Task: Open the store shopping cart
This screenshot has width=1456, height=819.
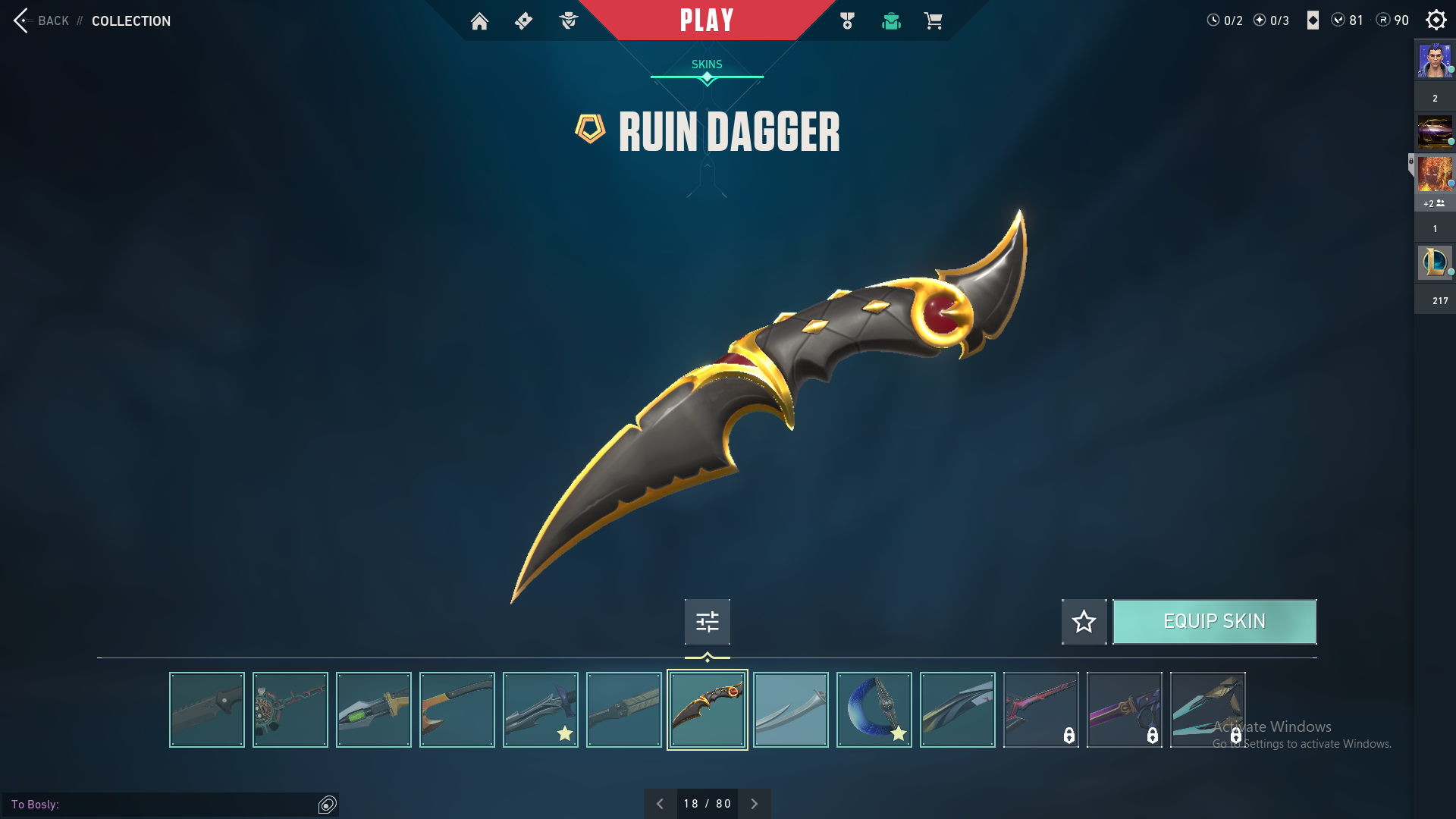Action: (933, 21)
